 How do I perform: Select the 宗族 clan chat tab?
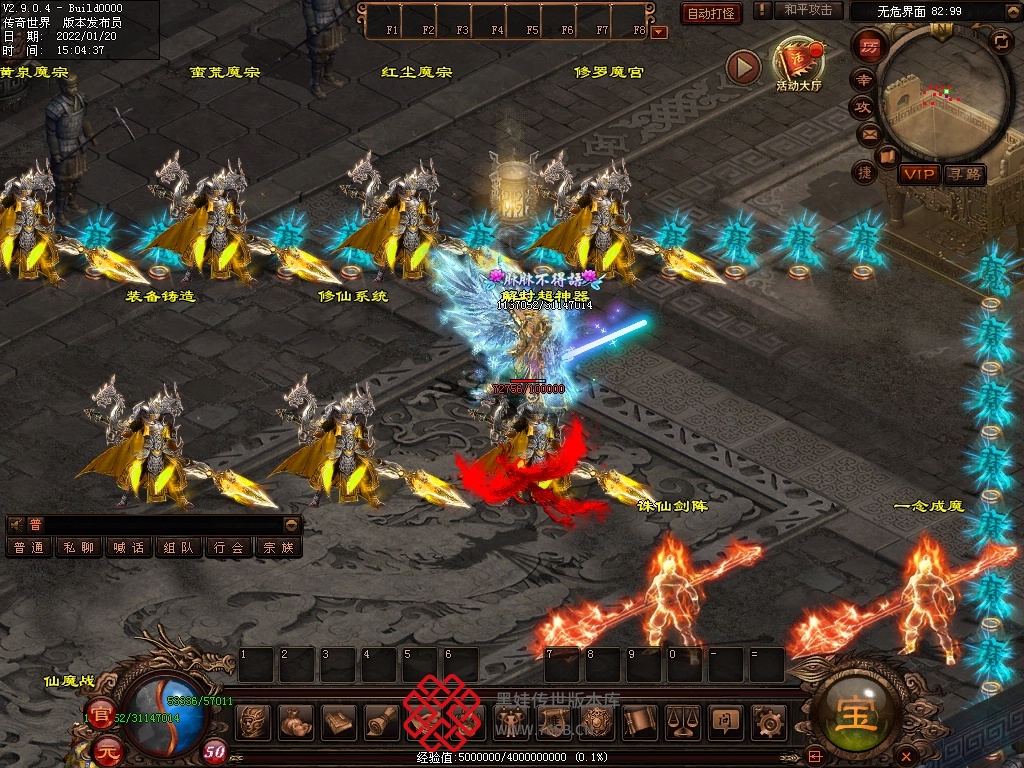tap(279, 547)
